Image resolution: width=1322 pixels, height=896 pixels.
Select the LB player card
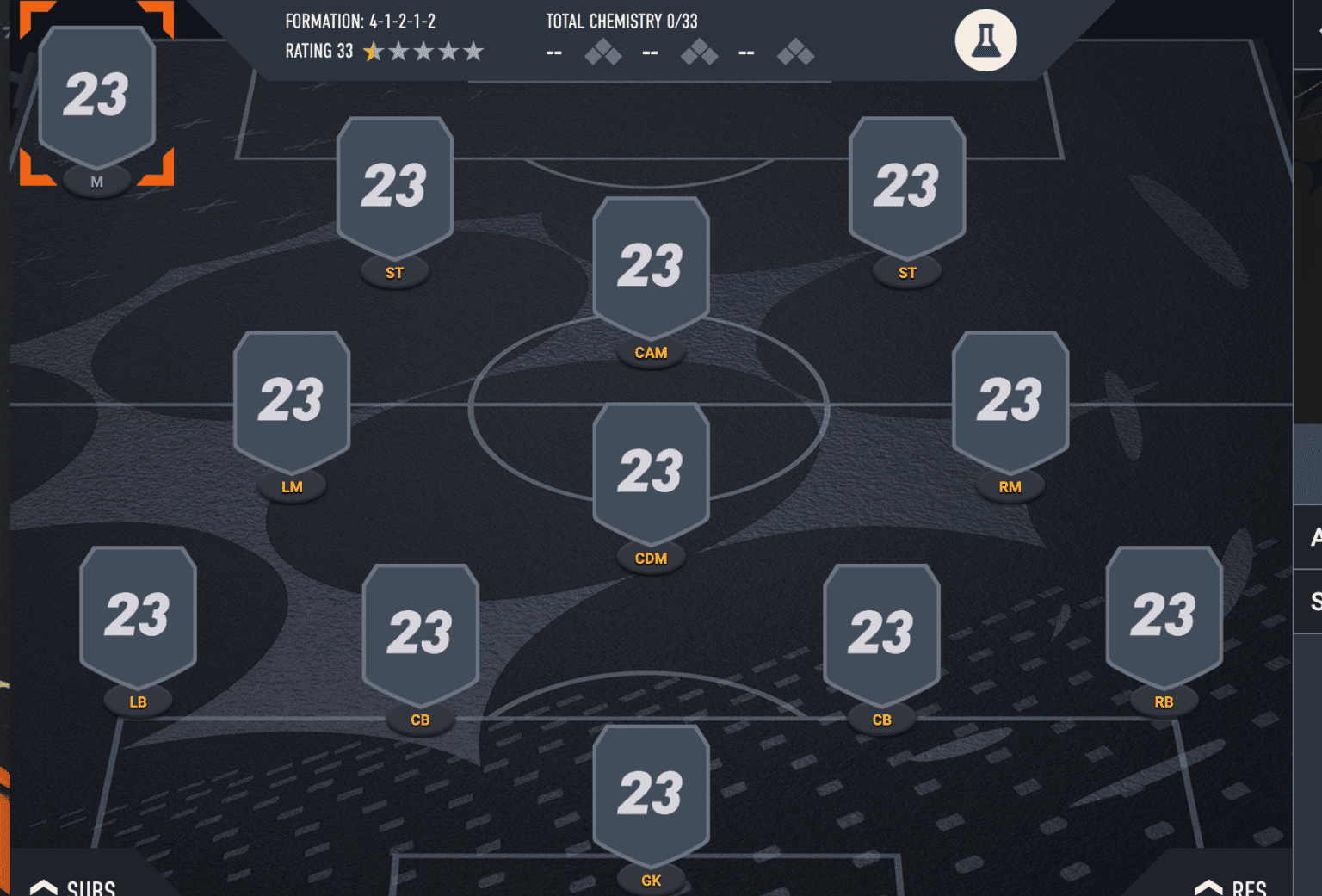tap(138, 614)
